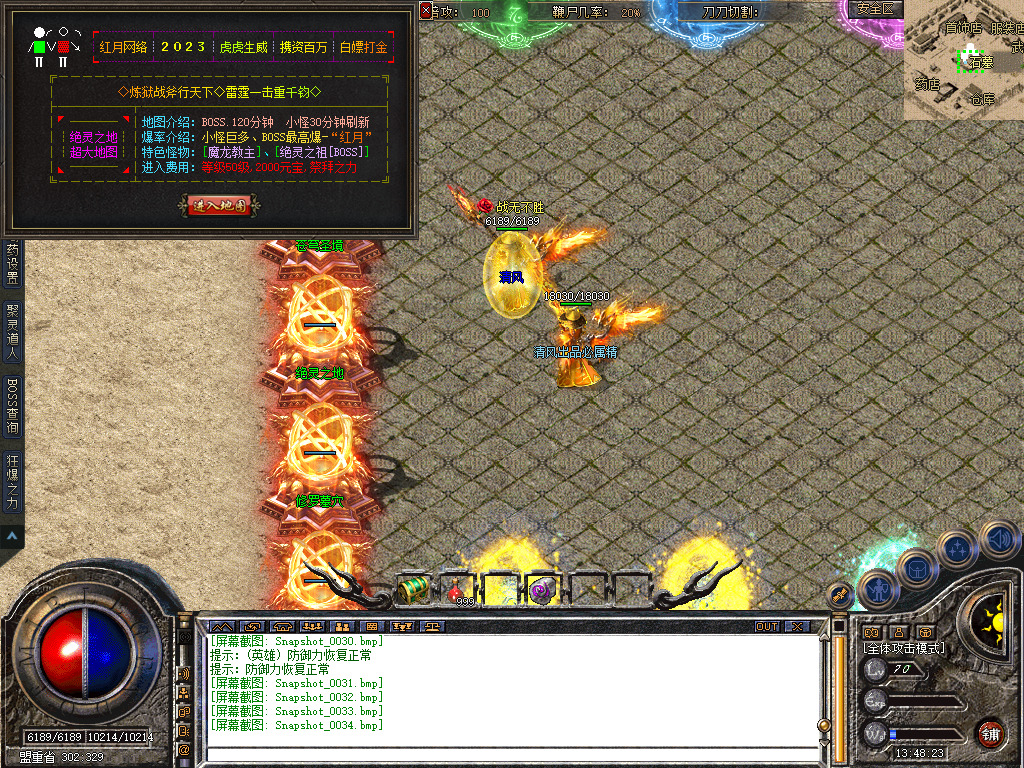
Task: Open the 狂爆之力 side tab
Action: tap(12, 484)
